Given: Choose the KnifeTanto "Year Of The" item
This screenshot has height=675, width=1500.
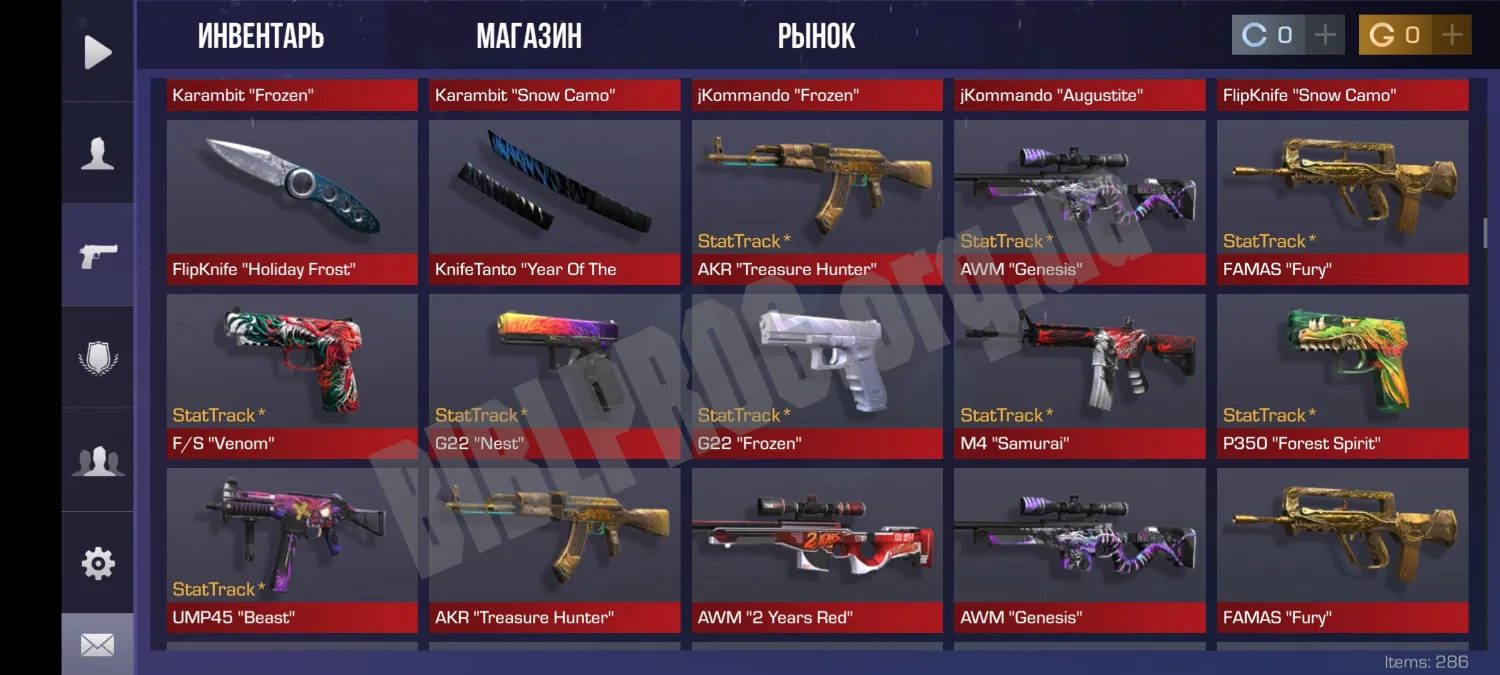Looking at the screenshot, I should click(x=554, y=202).
